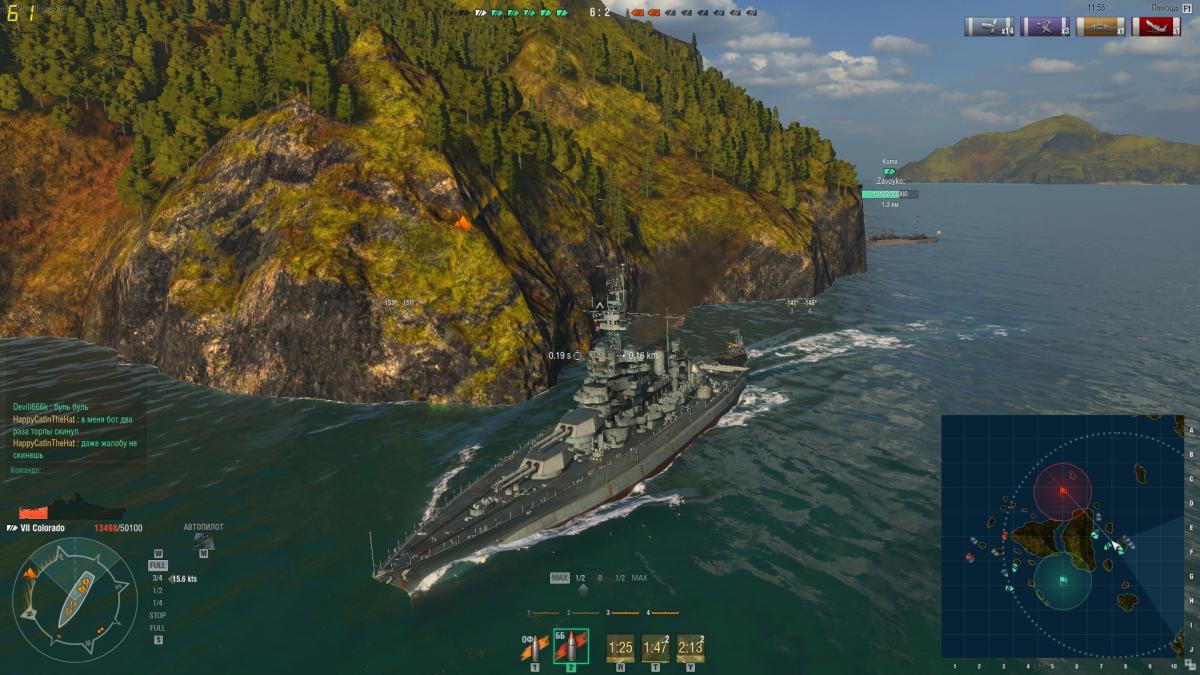Viewport: 1200px width, 675px height.
Task: Set engine telegraph to STOP
Action: [x=157, y=615]
